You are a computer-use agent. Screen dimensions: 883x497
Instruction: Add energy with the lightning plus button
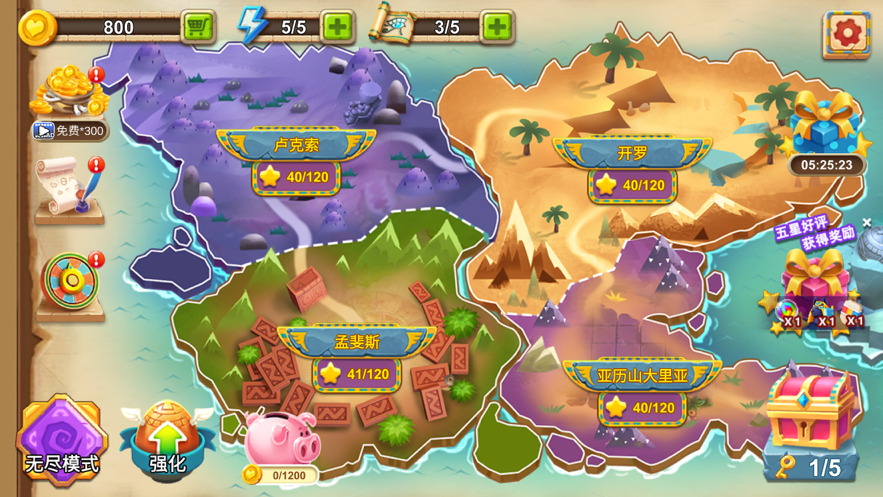(338, 26)
